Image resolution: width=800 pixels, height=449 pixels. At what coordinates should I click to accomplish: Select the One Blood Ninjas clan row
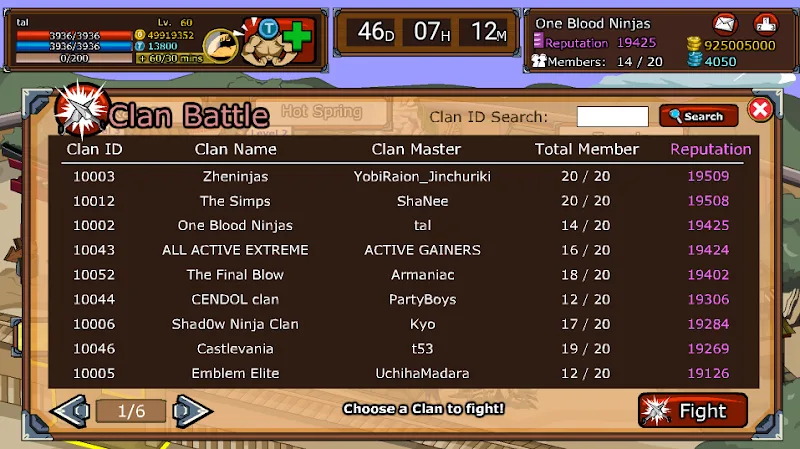(x=400, y=225)
